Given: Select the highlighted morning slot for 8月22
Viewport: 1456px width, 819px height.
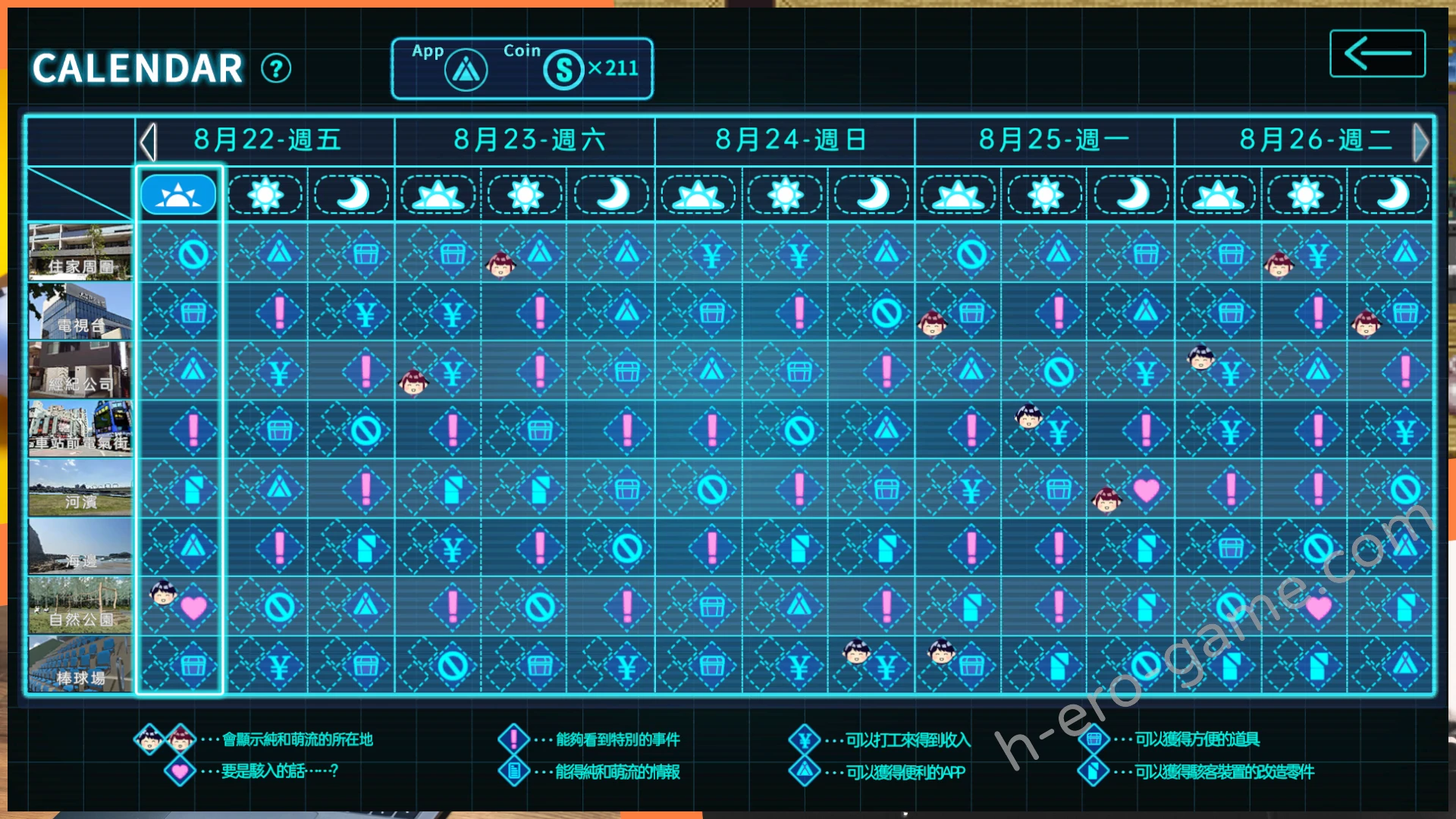Looking at the screenshot, I should [178, 195].
